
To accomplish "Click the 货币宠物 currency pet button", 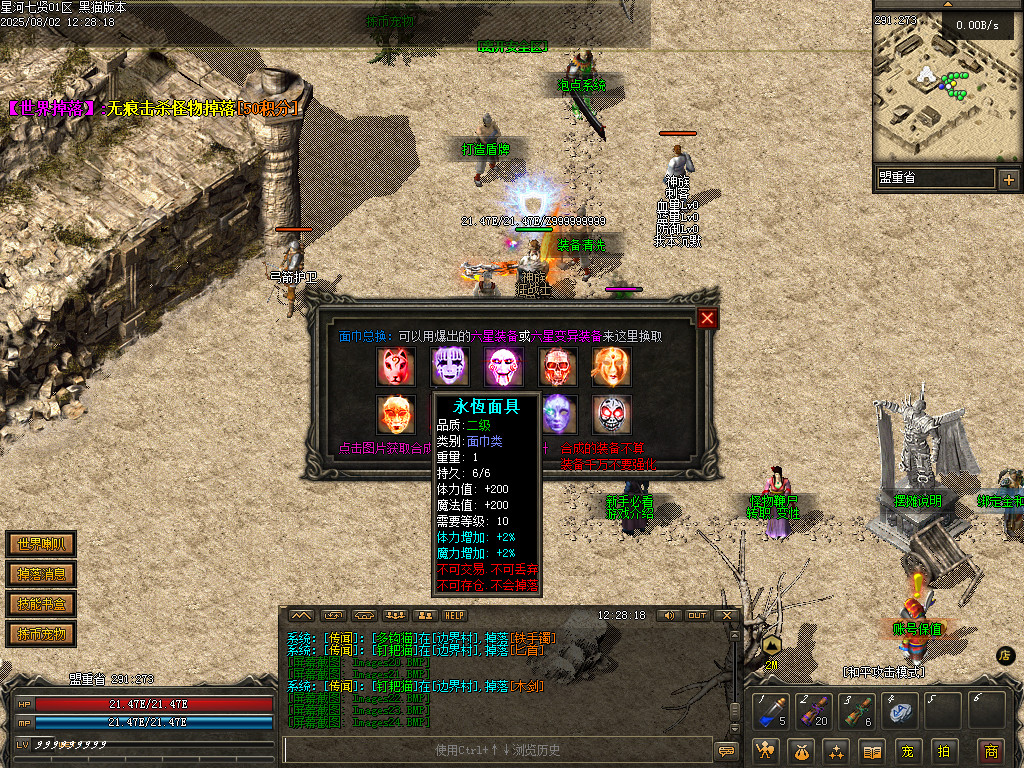I will 41,634.
